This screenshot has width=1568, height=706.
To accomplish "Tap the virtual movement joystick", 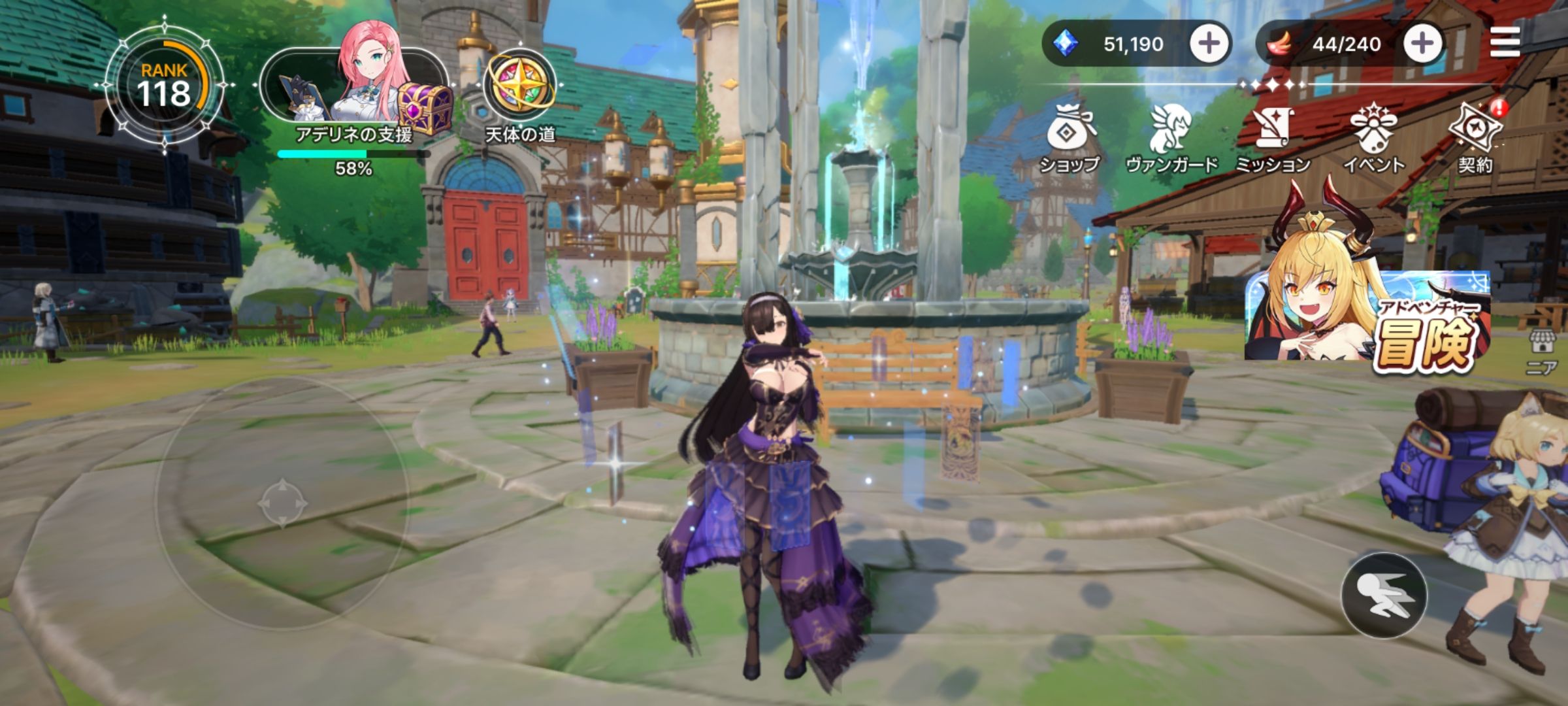I will 282,503.
